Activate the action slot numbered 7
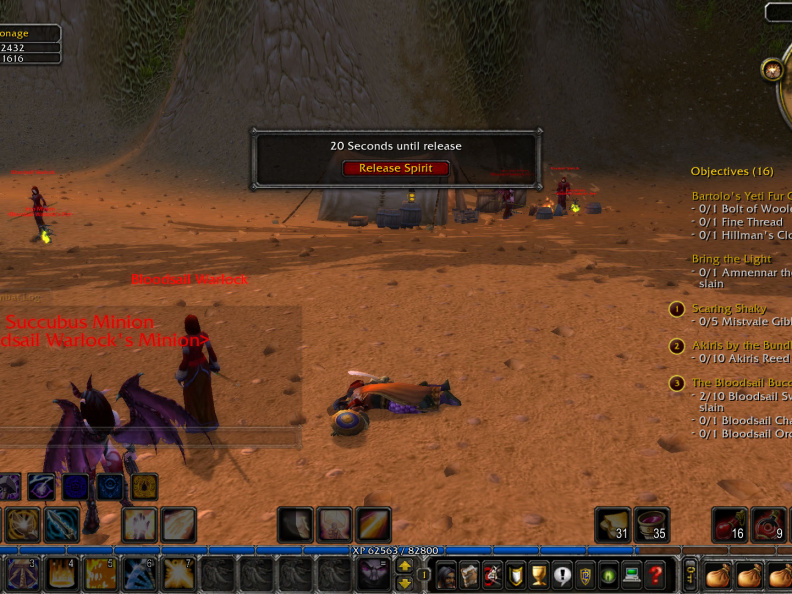 [x=179, y=575]
